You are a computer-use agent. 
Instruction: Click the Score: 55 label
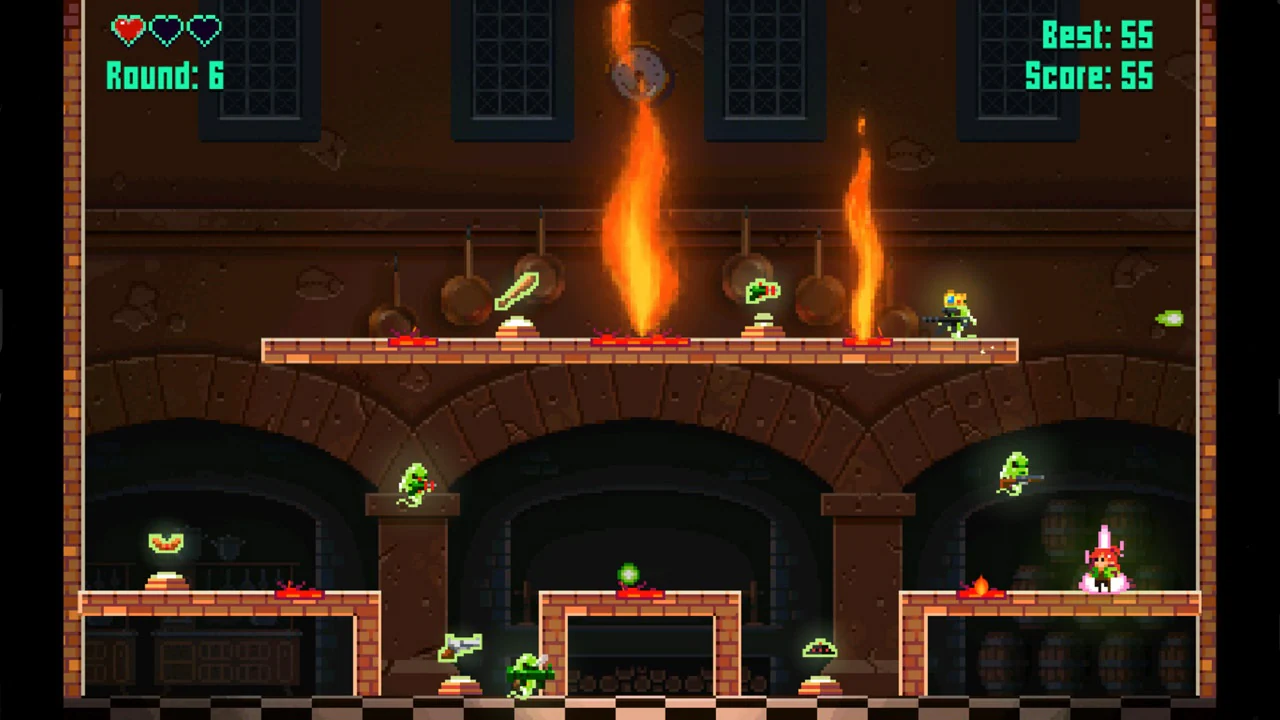[x=1088, y=75]
